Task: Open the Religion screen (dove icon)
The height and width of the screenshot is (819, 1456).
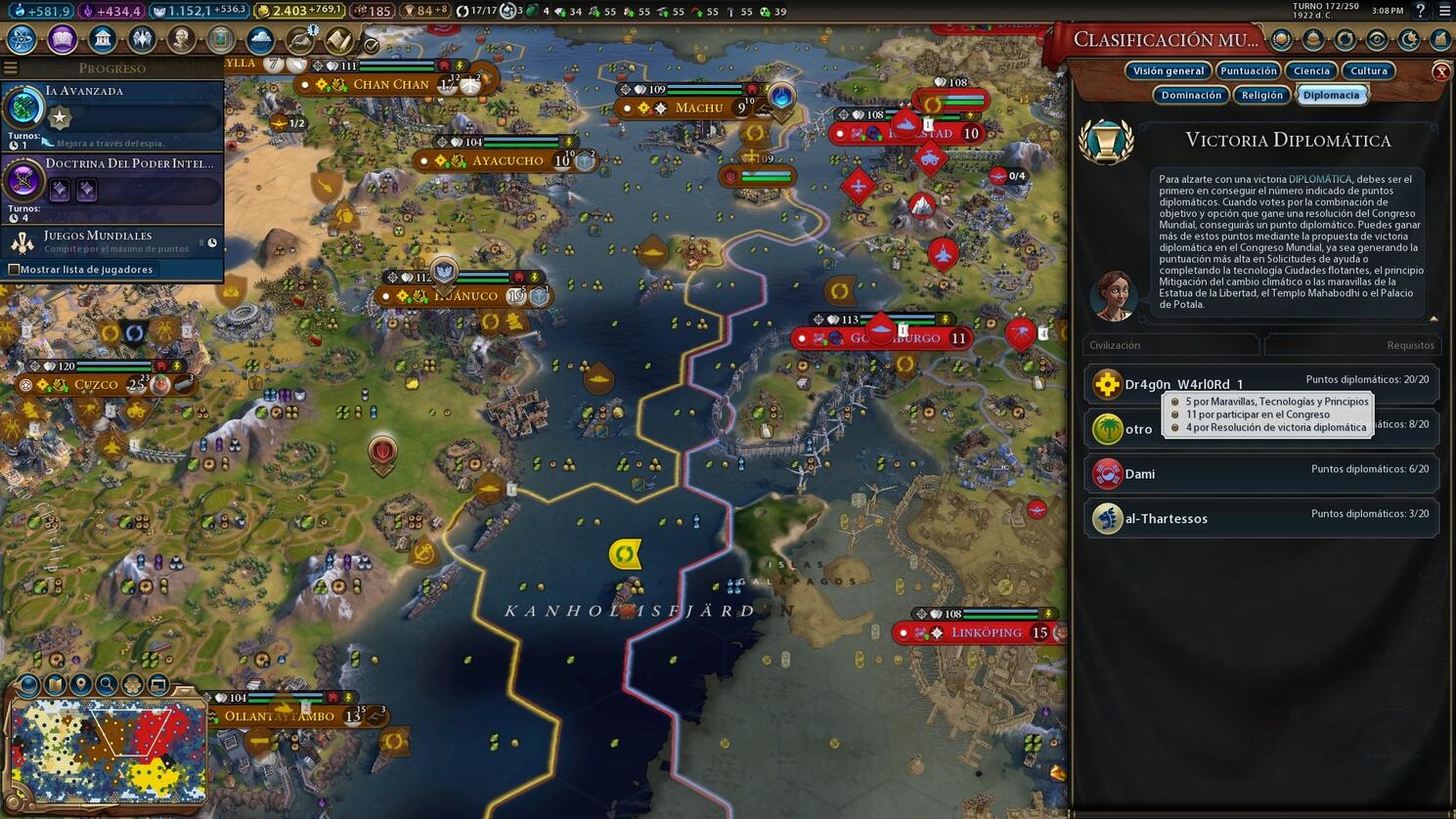Action: 142,39
